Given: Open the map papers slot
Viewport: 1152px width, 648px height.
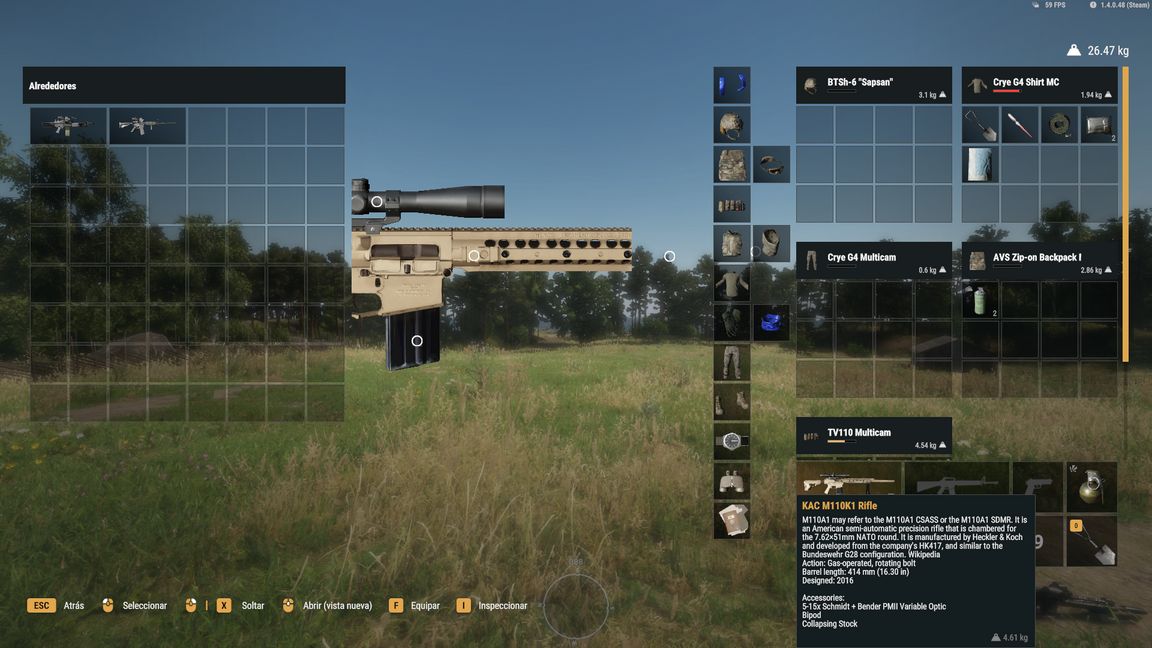Looking at the screenshot, I should tap(732, 520).
